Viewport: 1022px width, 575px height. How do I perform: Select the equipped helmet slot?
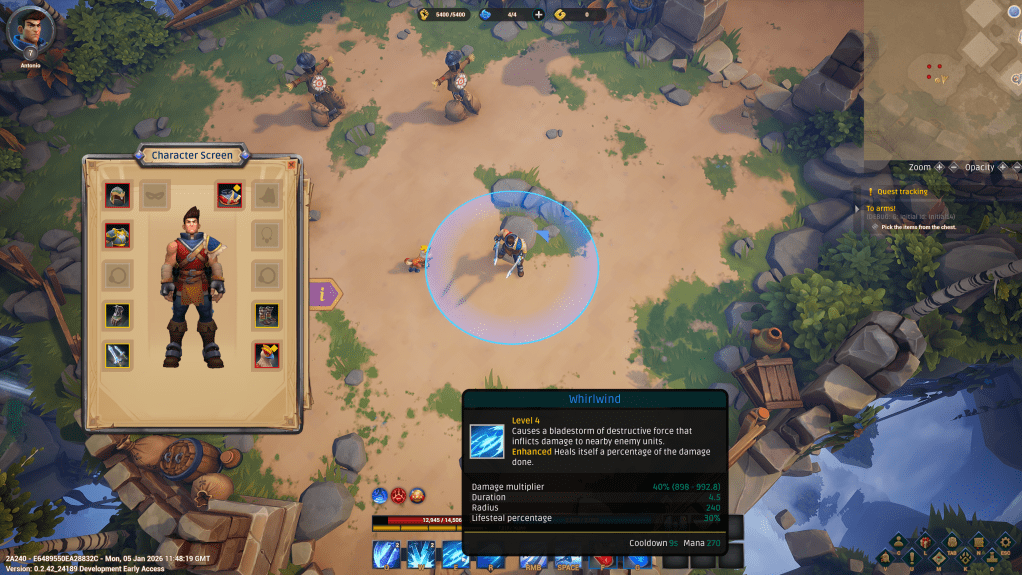(118, 195)
